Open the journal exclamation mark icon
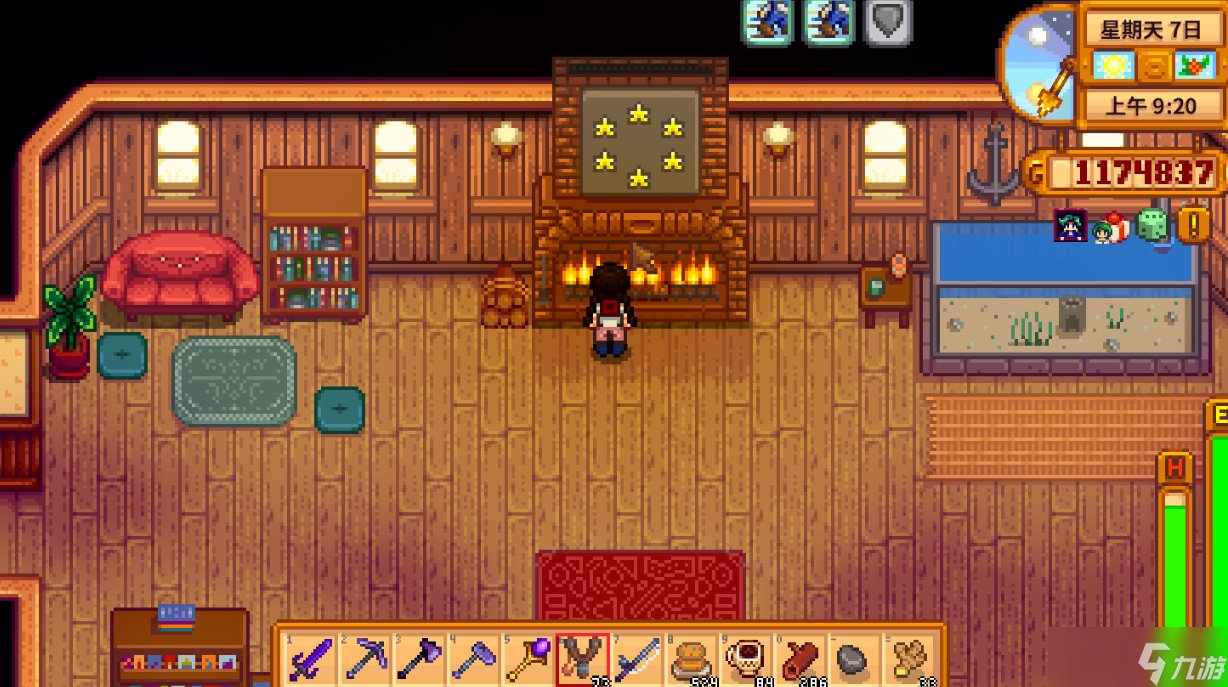Screen dimensions: 1228x687 [x=1192, y=225]
